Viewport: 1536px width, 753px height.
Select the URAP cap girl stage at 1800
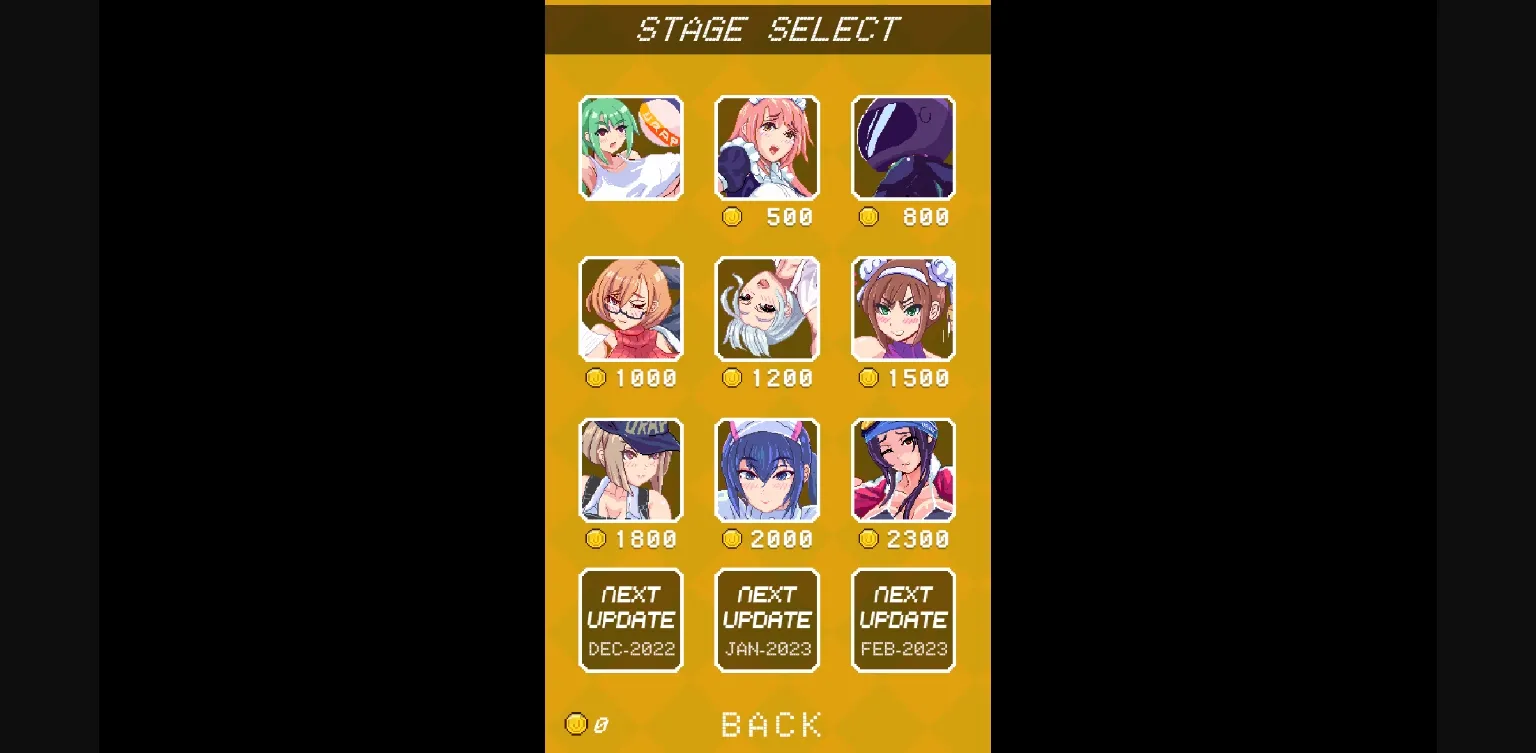631,470
